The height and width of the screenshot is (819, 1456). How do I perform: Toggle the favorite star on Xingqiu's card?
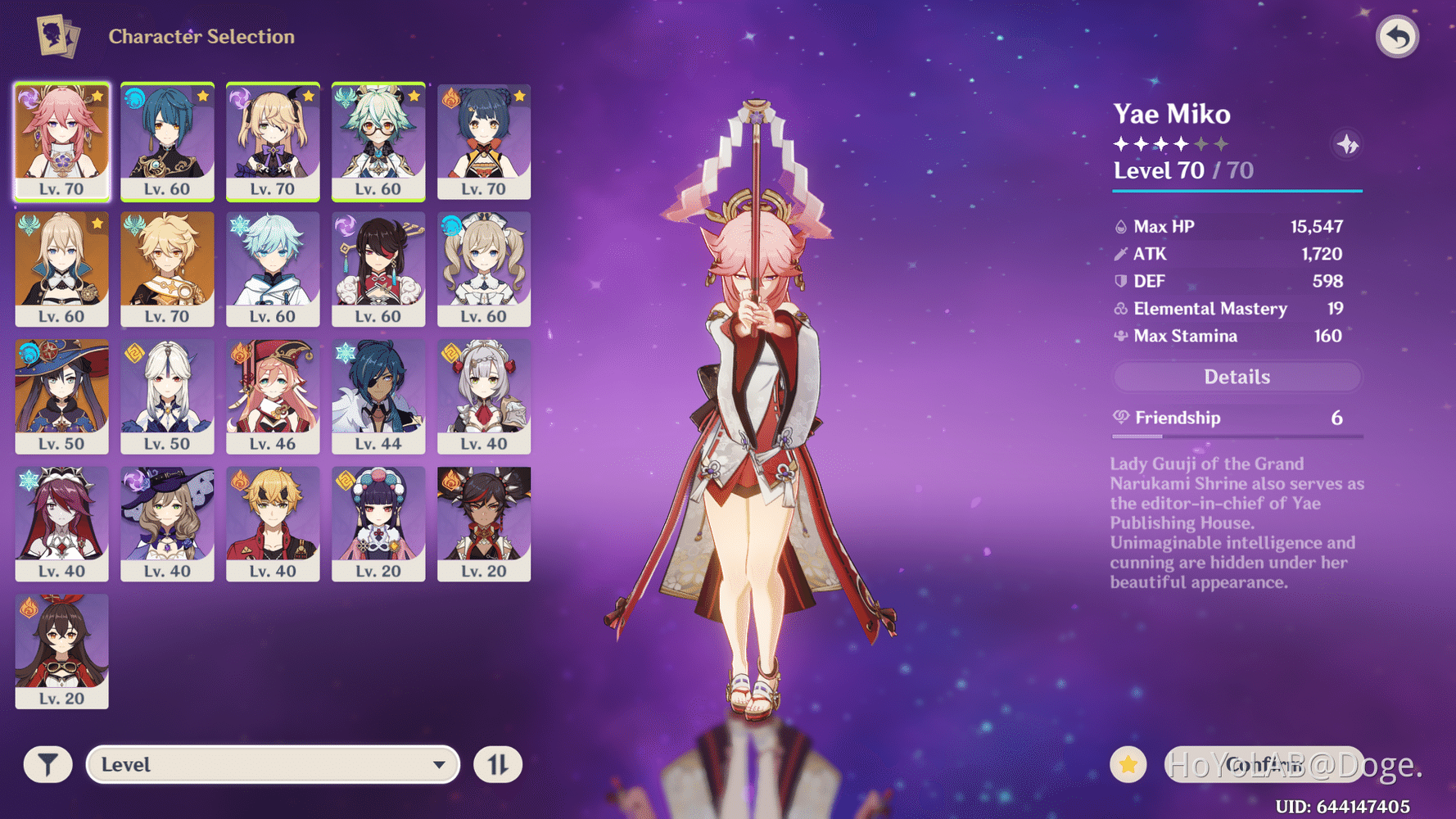tap(202, 96)
